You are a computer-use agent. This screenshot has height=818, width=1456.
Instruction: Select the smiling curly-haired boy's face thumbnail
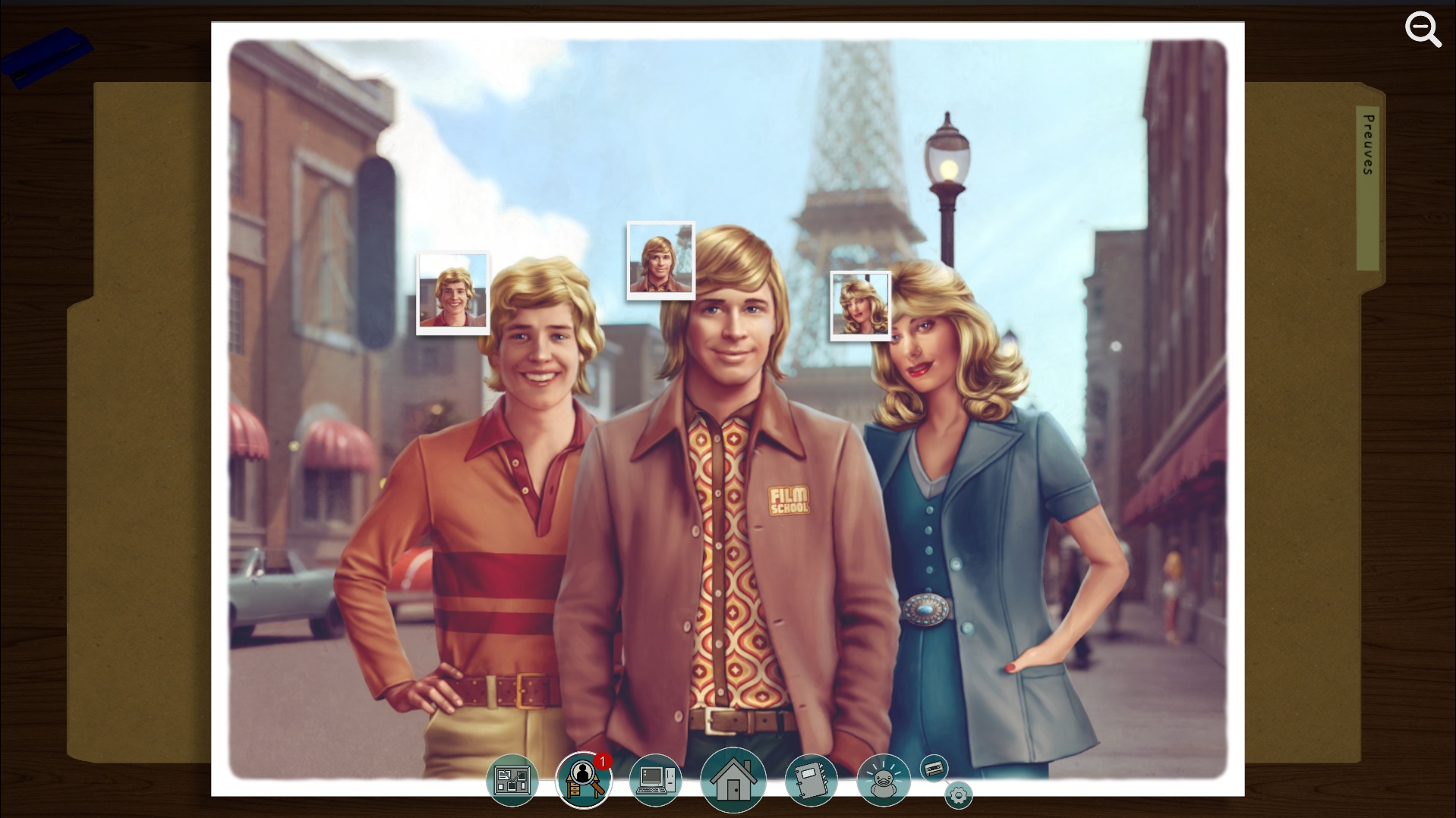click(x=453, y=293)
